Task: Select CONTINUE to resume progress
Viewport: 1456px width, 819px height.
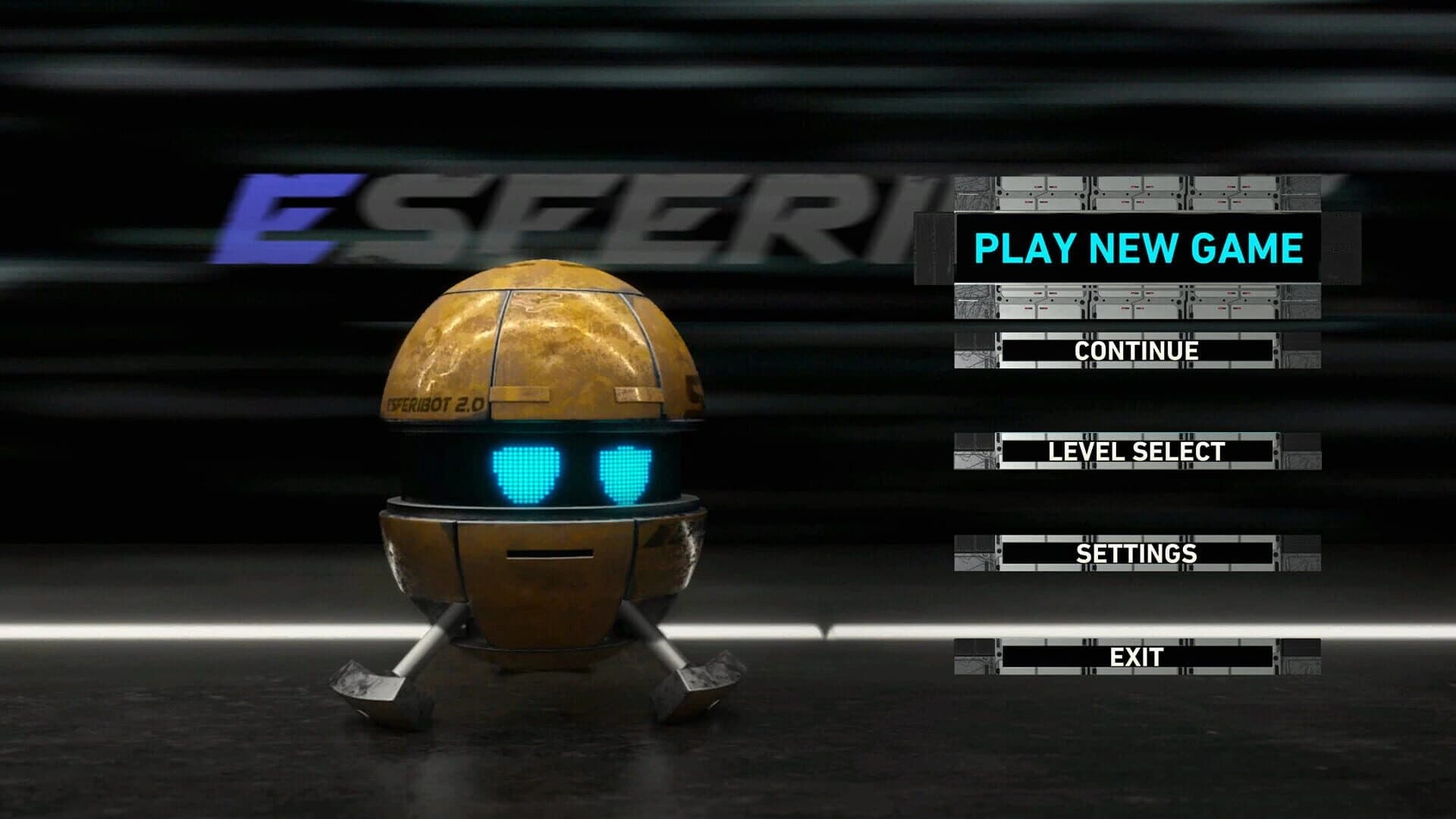Action: coord(1137,350)
